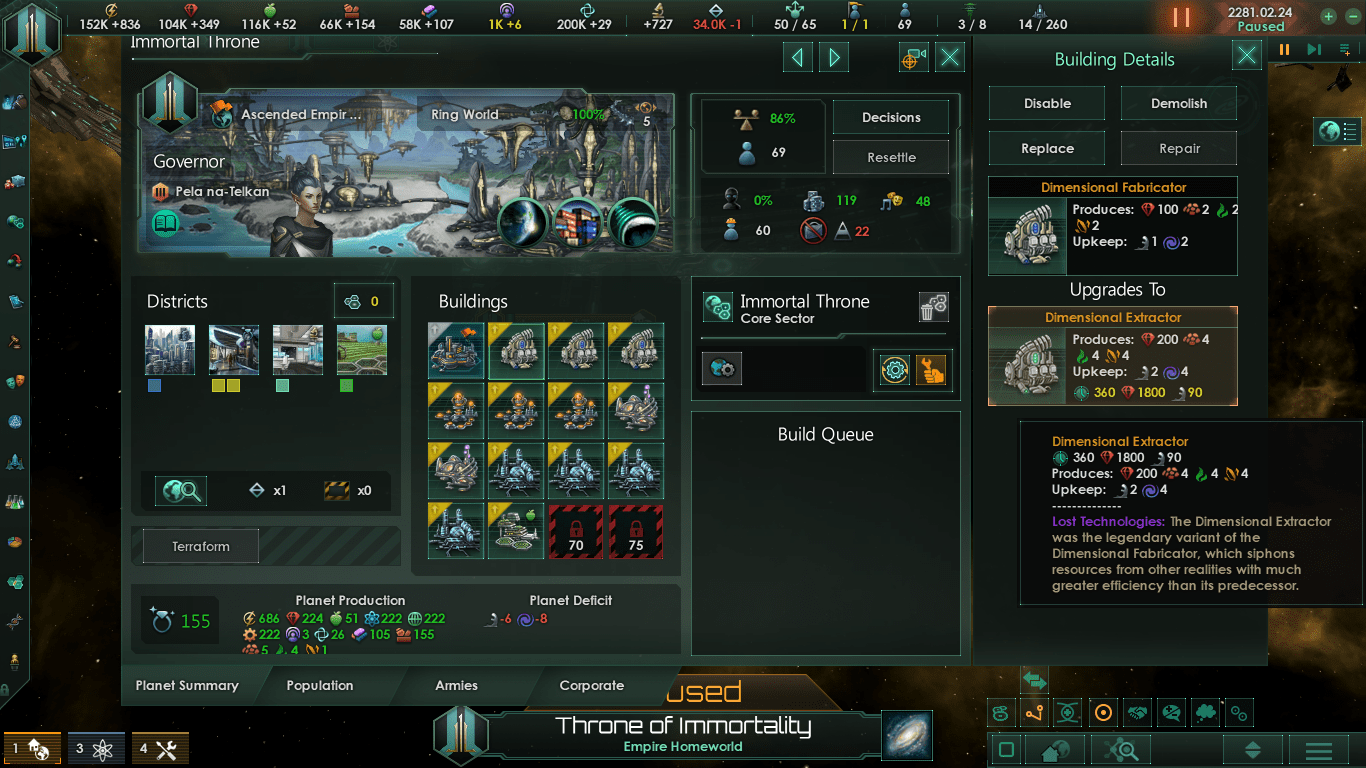Open the Armies tab
This screenshot has height=768, width=1366.
[x=456, y=685]
